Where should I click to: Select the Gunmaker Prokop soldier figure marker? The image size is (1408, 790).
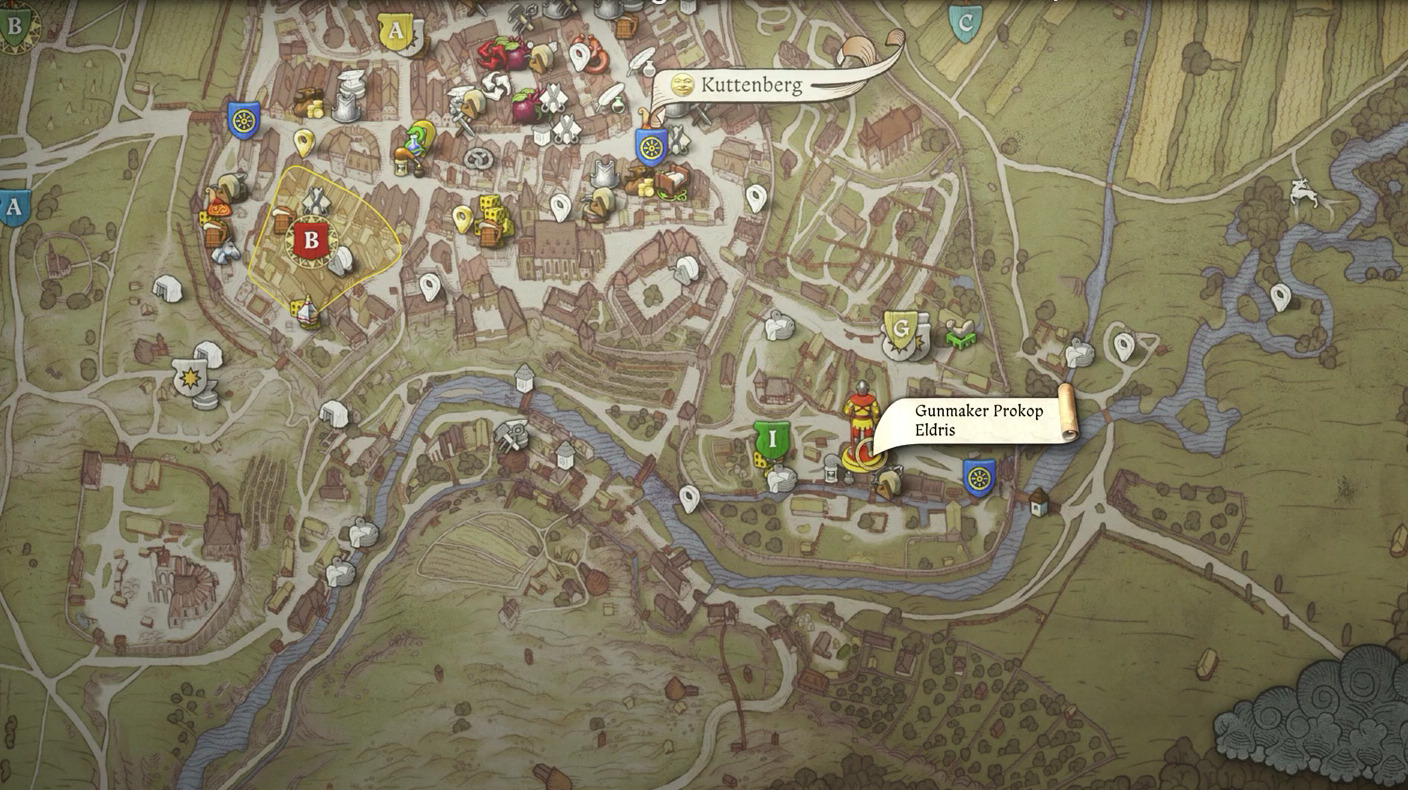862,415
